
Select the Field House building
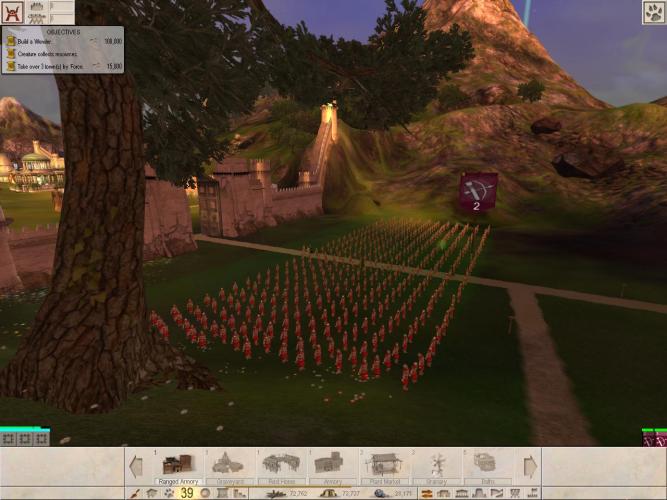tap(281, 465)
